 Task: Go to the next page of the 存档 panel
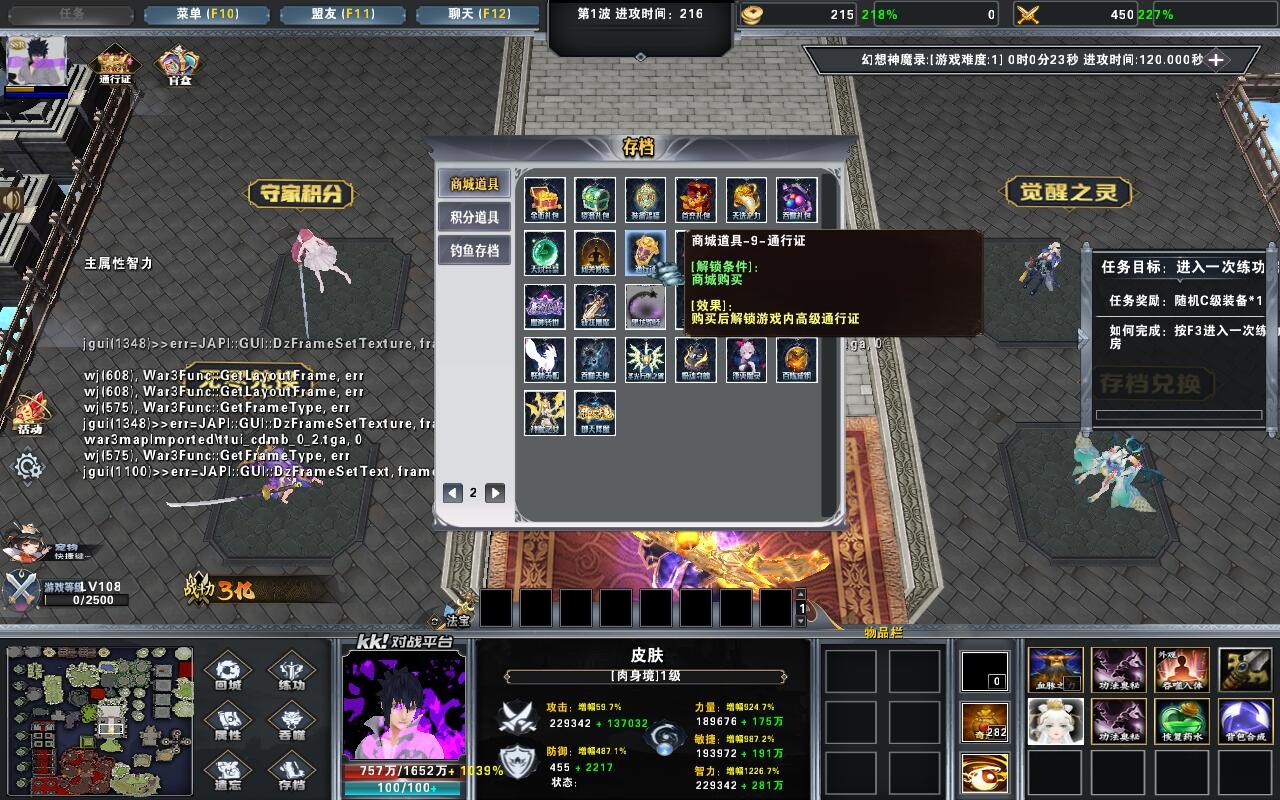pos(495,492)
